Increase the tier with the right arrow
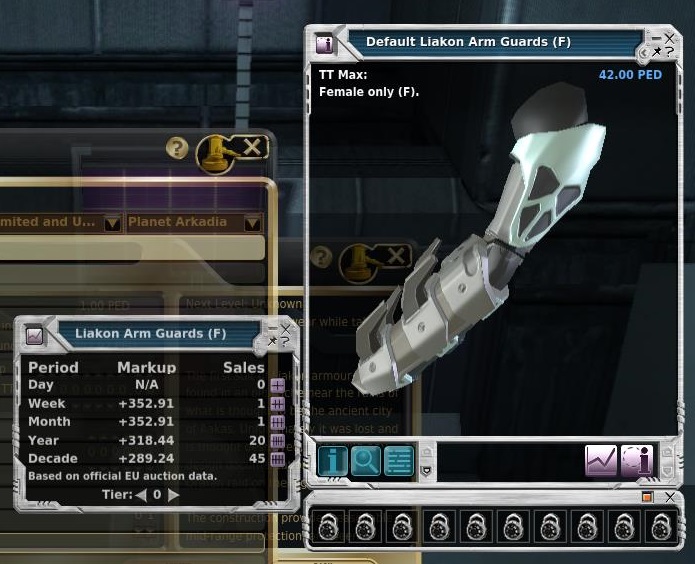 pos(174,494)
